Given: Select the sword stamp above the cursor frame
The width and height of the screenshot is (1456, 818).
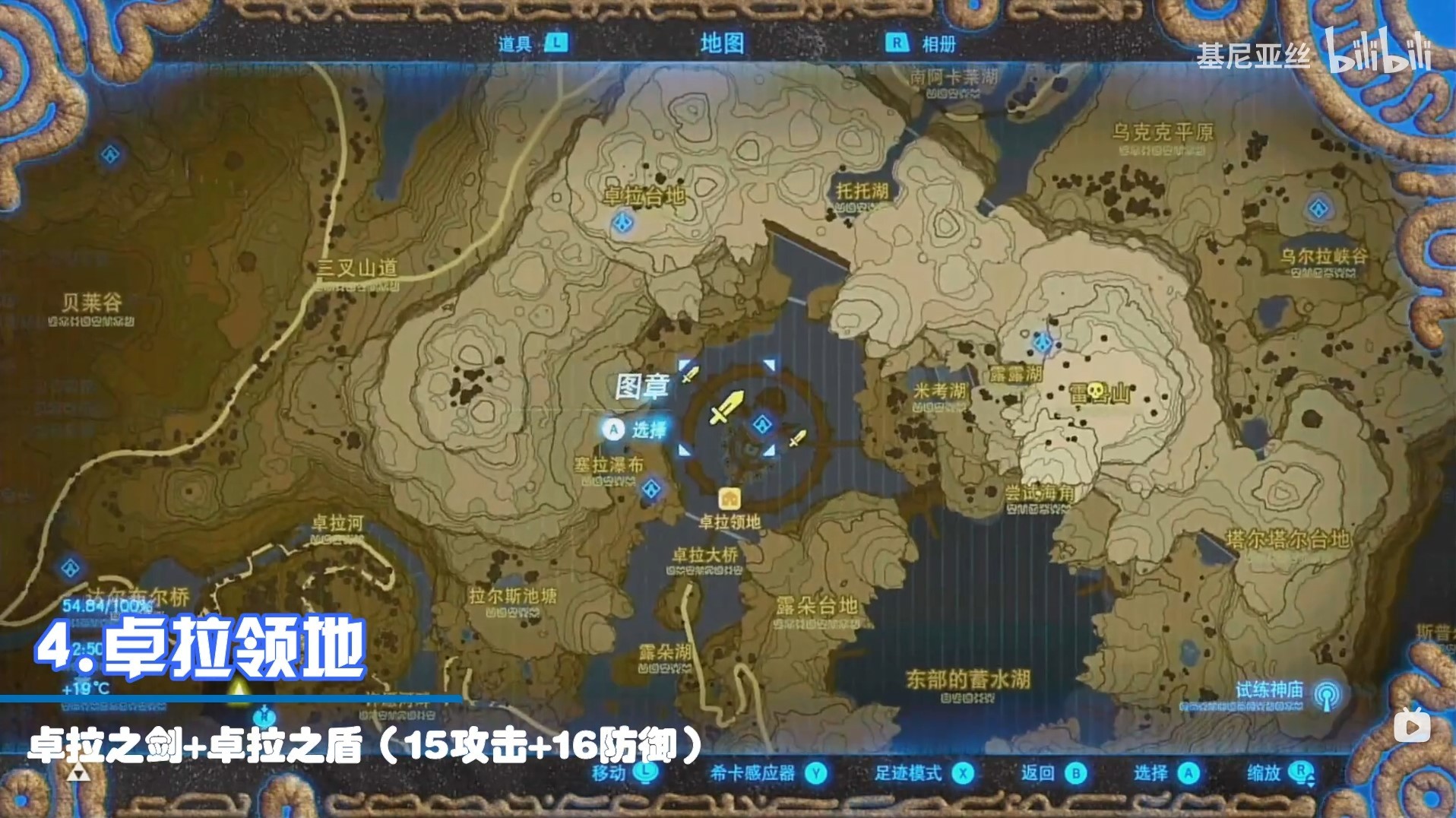Looking at the screenshot, I should pyautogui.click(x=690, y=373).
